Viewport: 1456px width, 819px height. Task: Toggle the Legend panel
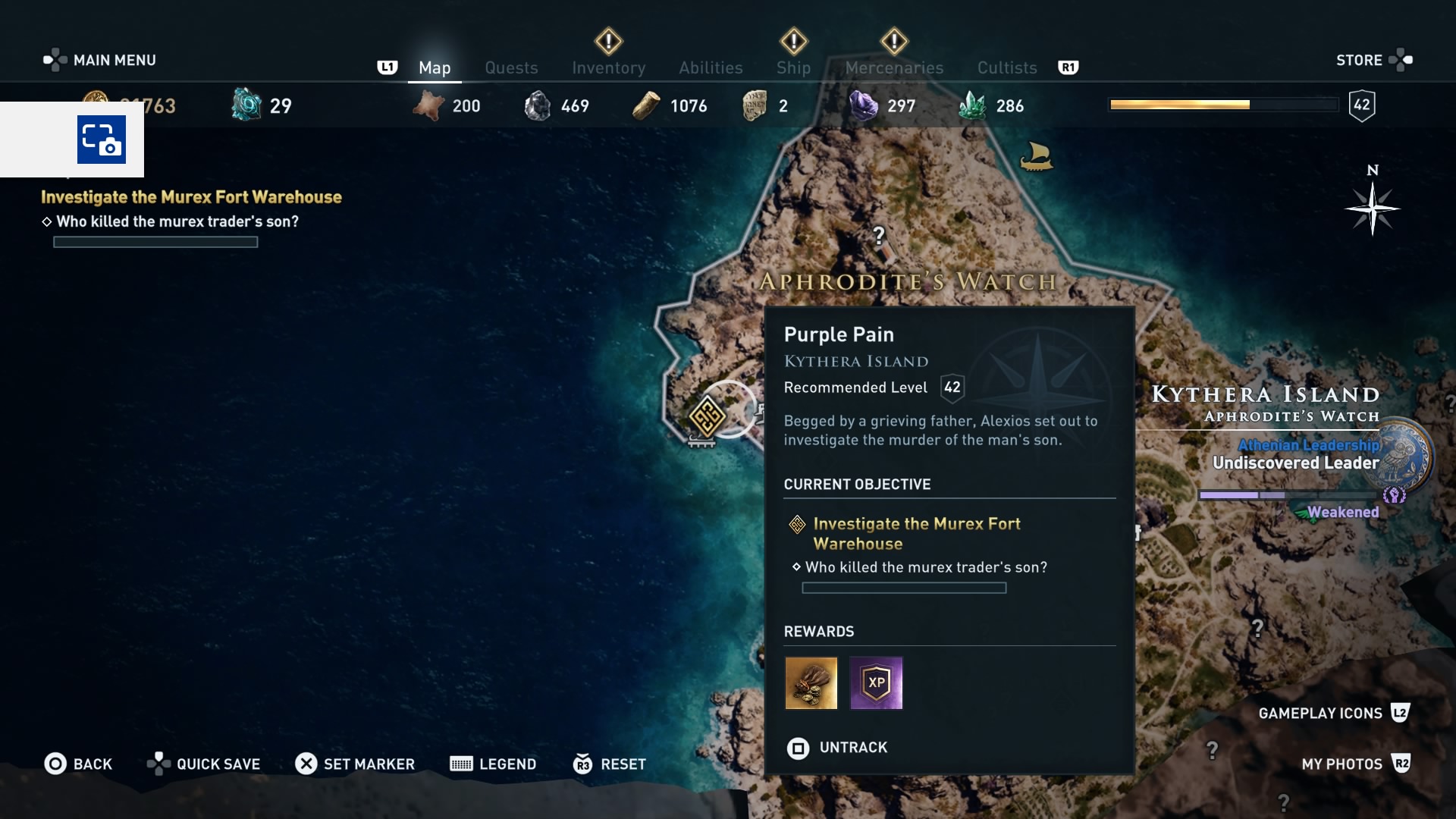pyautogui.click(x=493, y=764)
